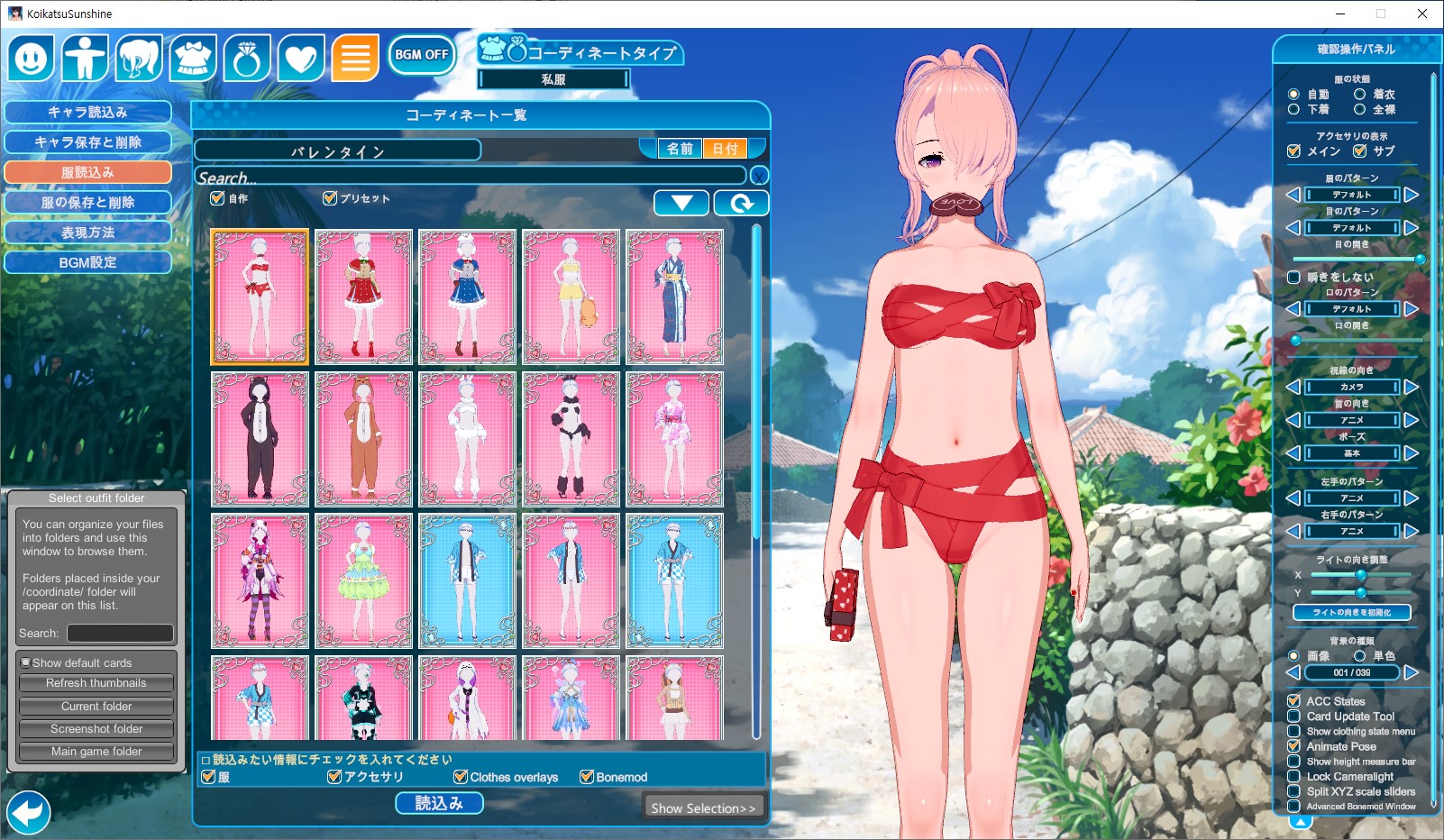The image size is (1444, 840).
Task: Close the KoikatsuSunshine window
Action: coord(1422,14)
